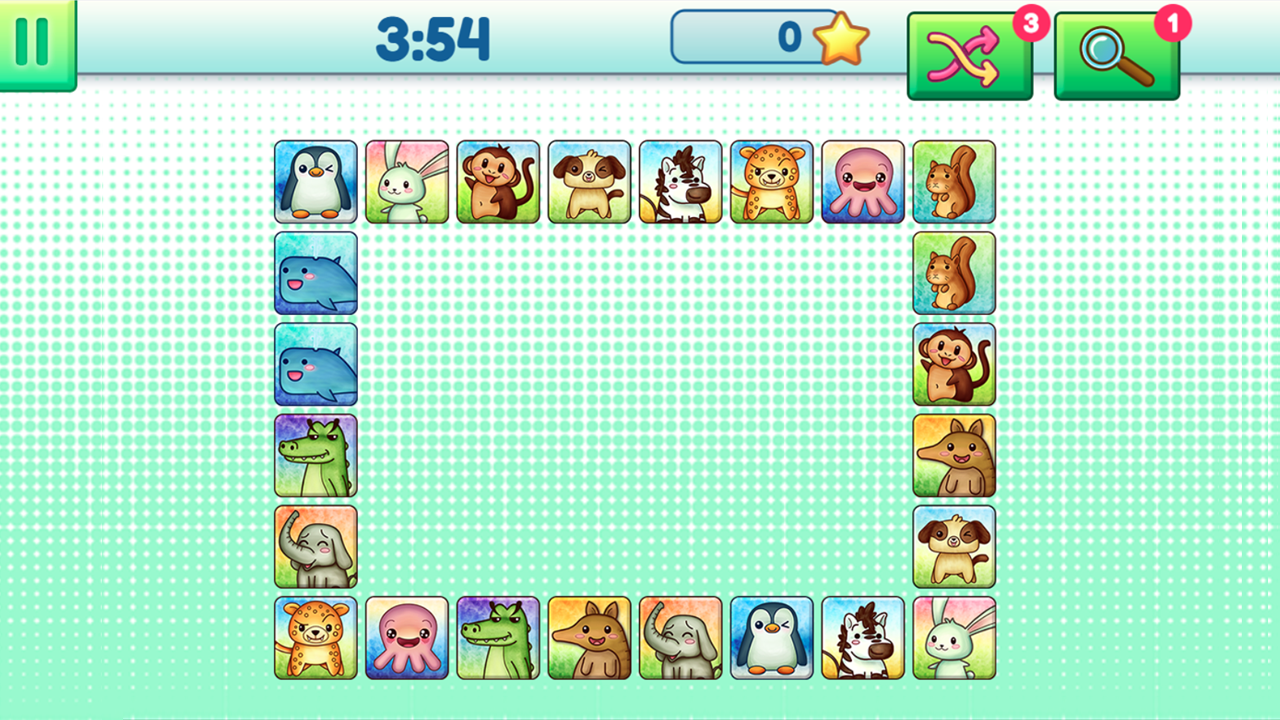
Task: Select the zebra tile in the bottom row
Action: (x=862, y=637)
